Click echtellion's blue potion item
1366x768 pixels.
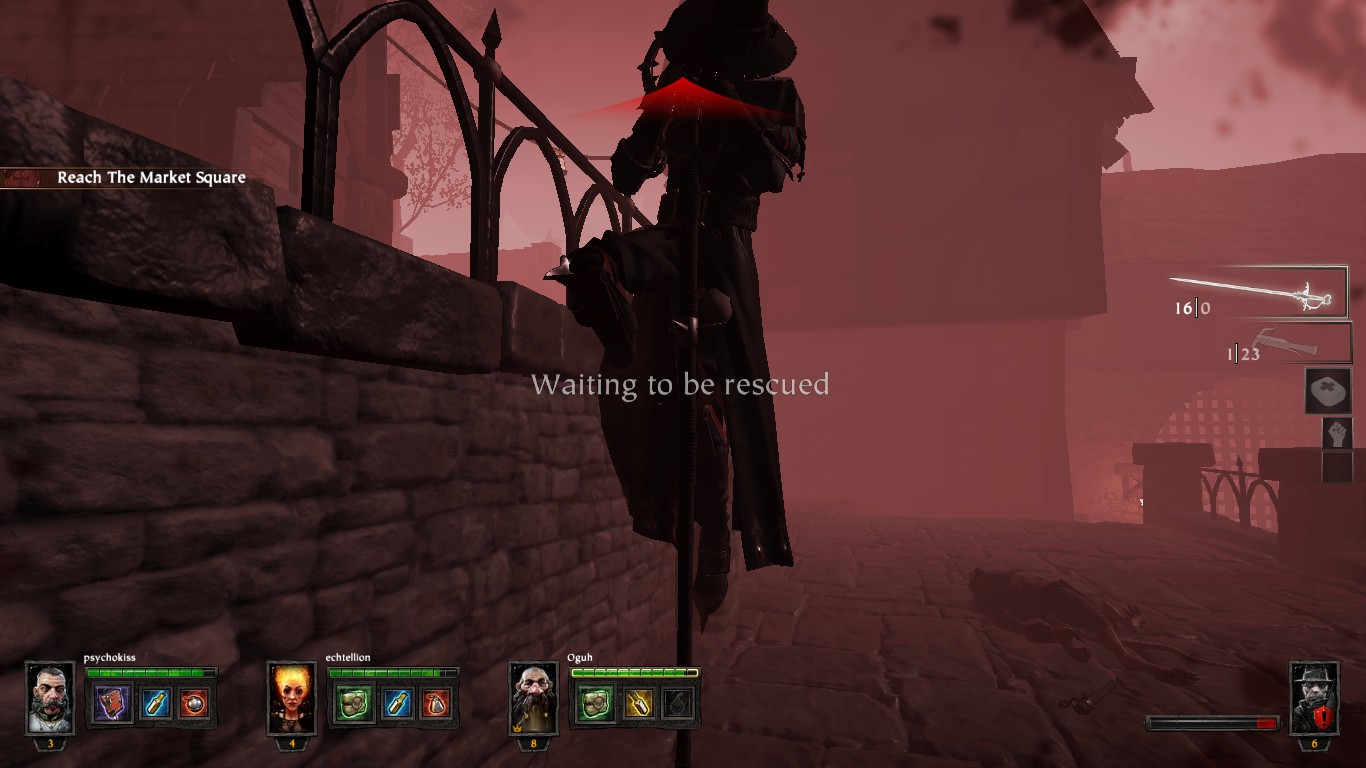(x=395, y=703)
